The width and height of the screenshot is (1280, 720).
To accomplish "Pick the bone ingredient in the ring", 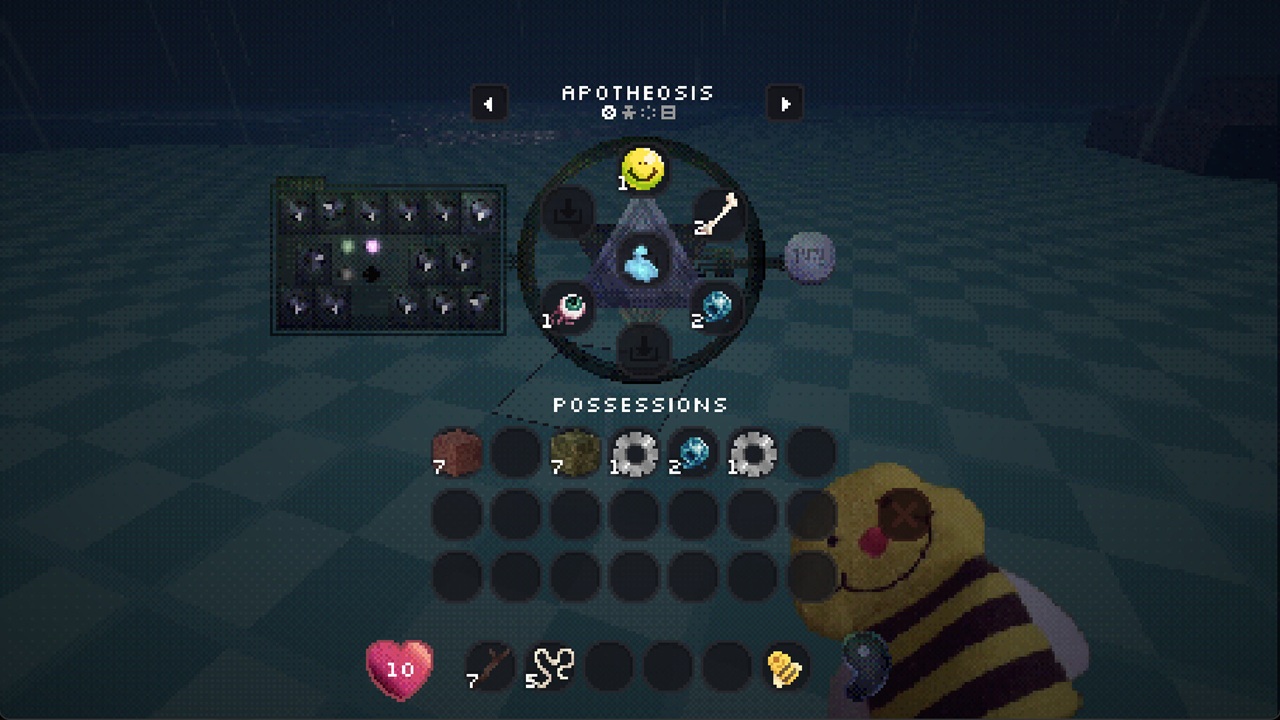I will (718, 215).
